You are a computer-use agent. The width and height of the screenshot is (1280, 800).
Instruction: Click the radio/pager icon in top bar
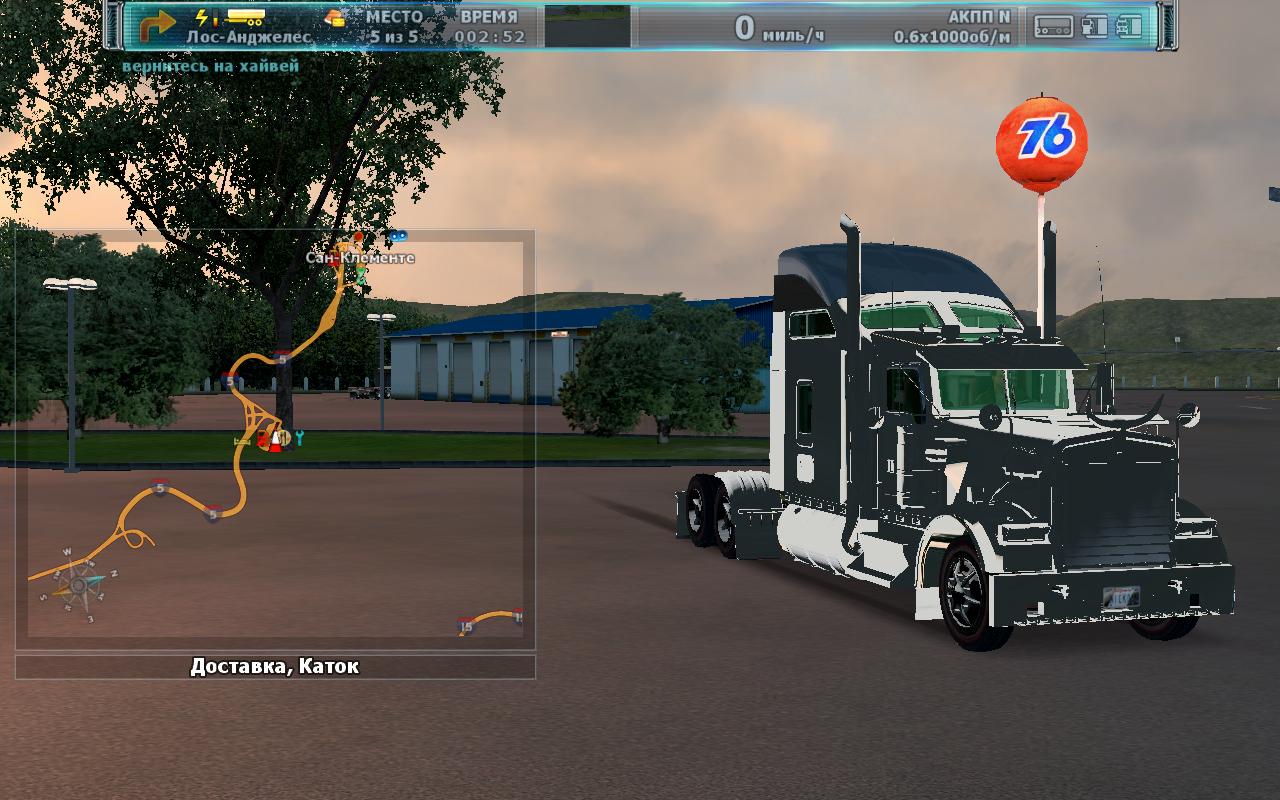(x=1053, y=26)
